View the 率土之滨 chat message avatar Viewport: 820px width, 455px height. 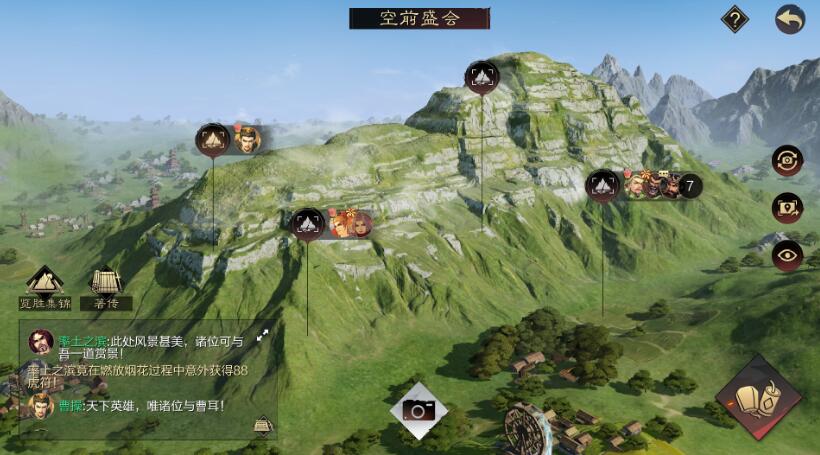(x=41, y=342)
